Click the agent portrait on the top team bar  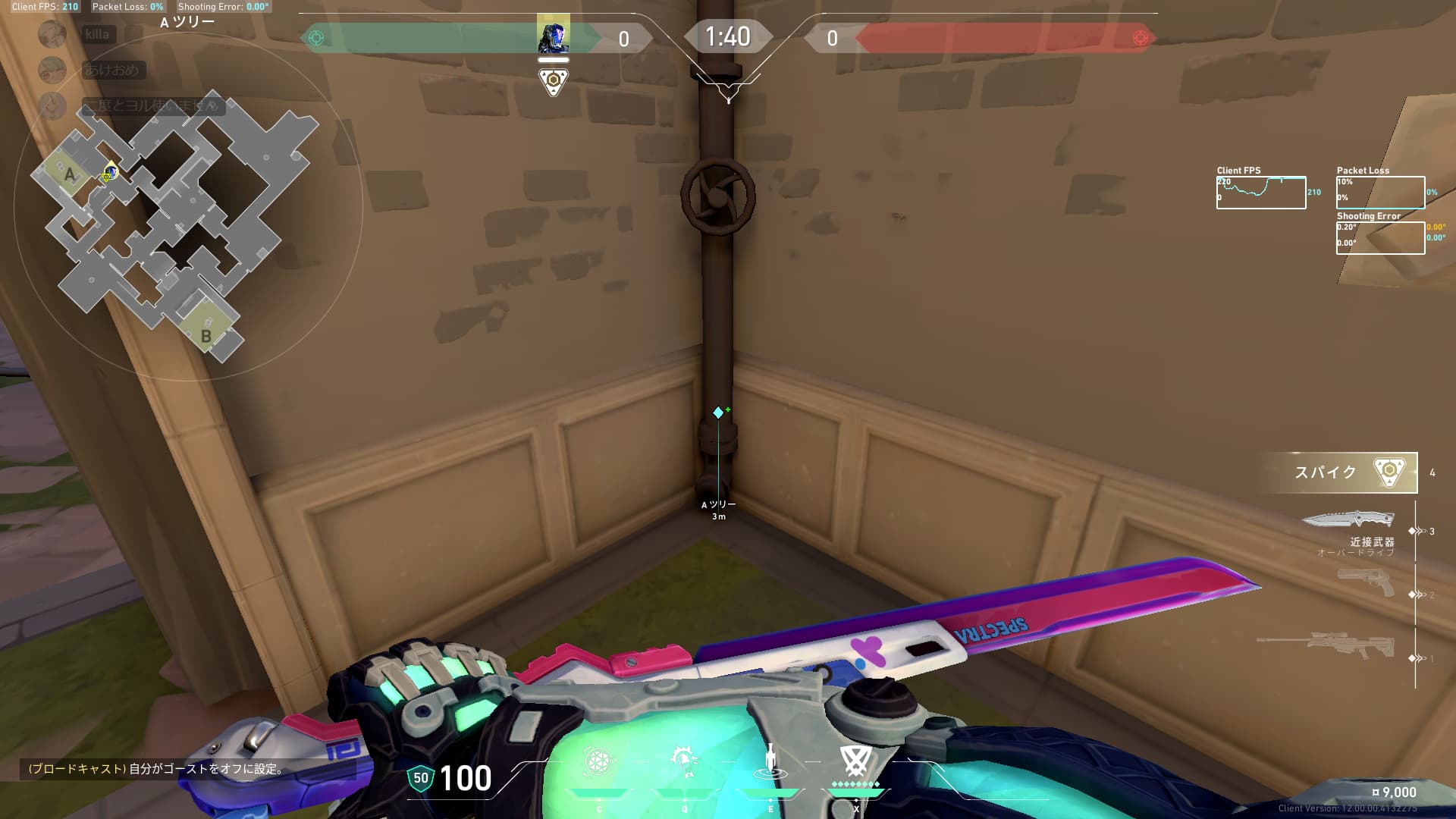553,36
